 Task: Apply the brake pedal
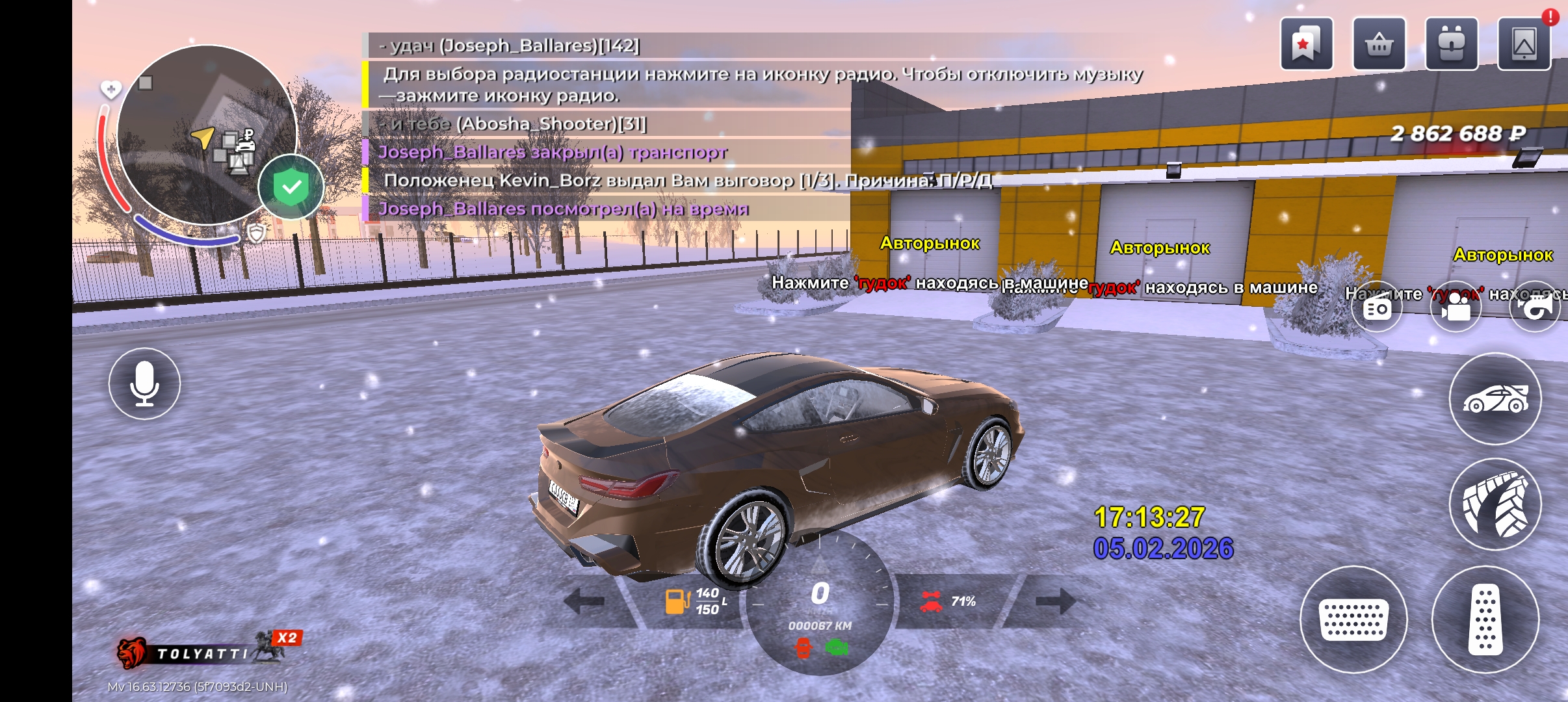(1353, 619)
